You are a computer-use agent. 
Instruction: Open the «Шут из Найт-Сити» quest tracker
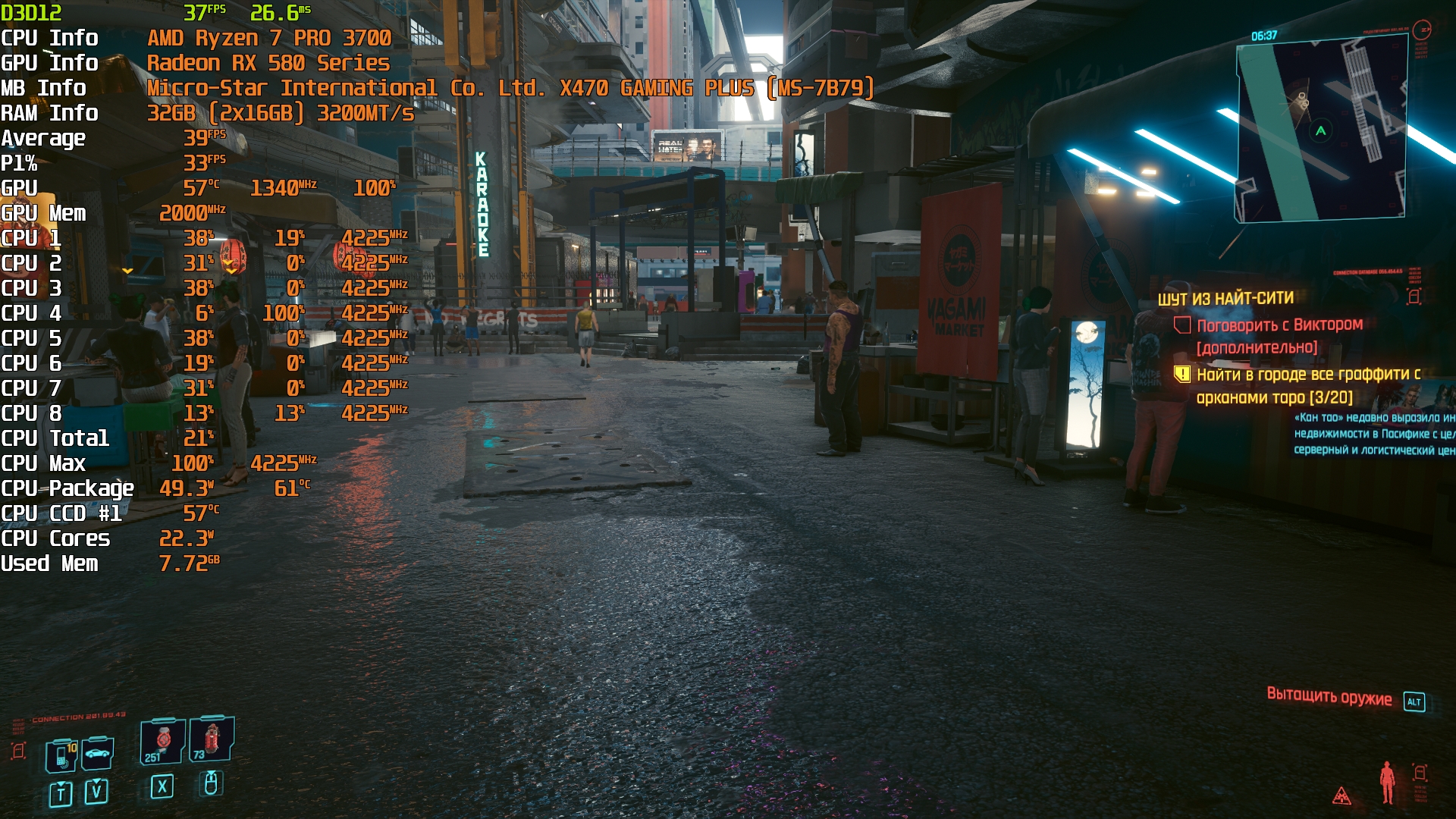tap(1225, 299)
